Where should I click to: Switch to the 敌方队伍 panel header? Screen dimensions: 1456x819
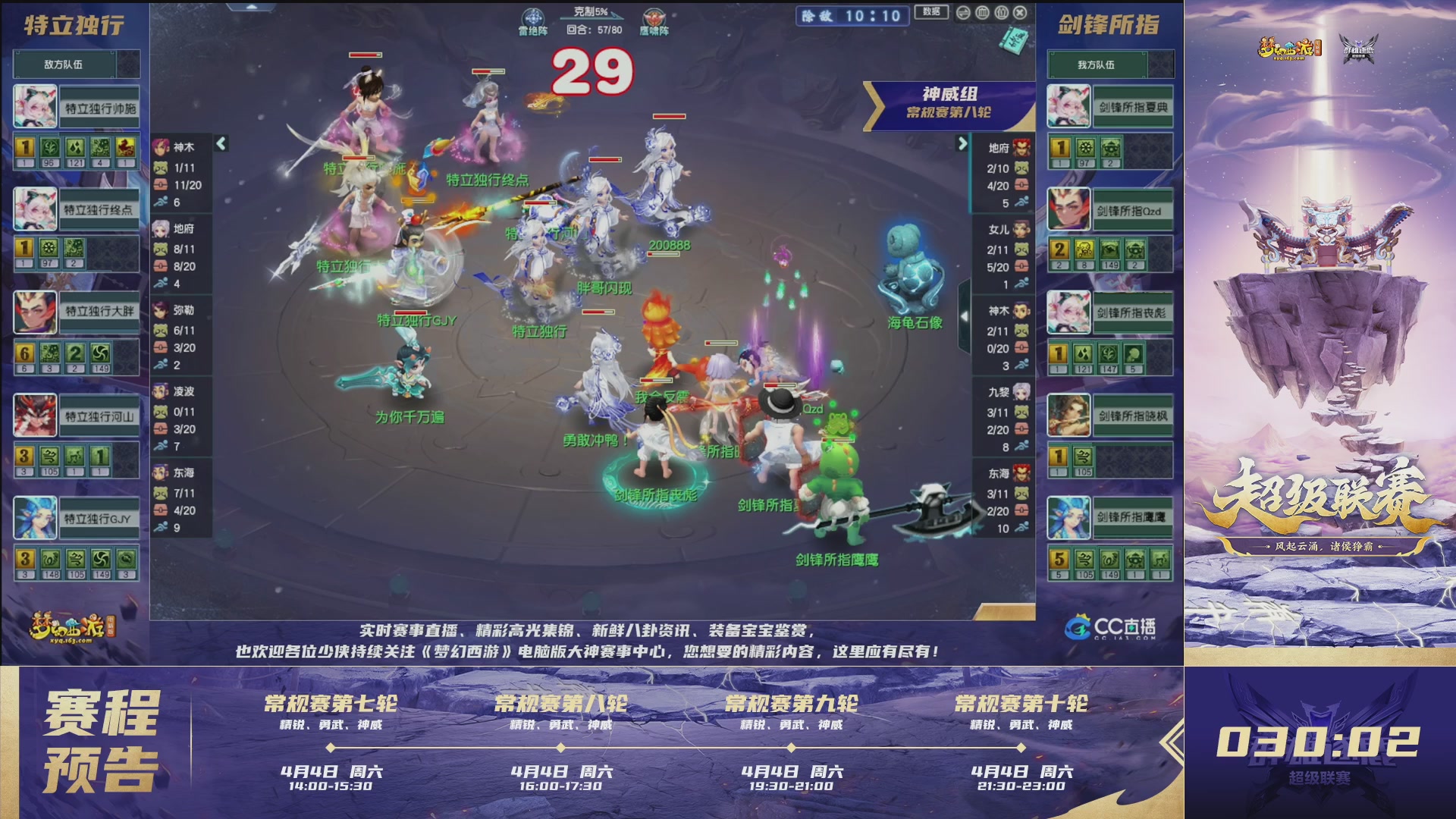[77, 64]
